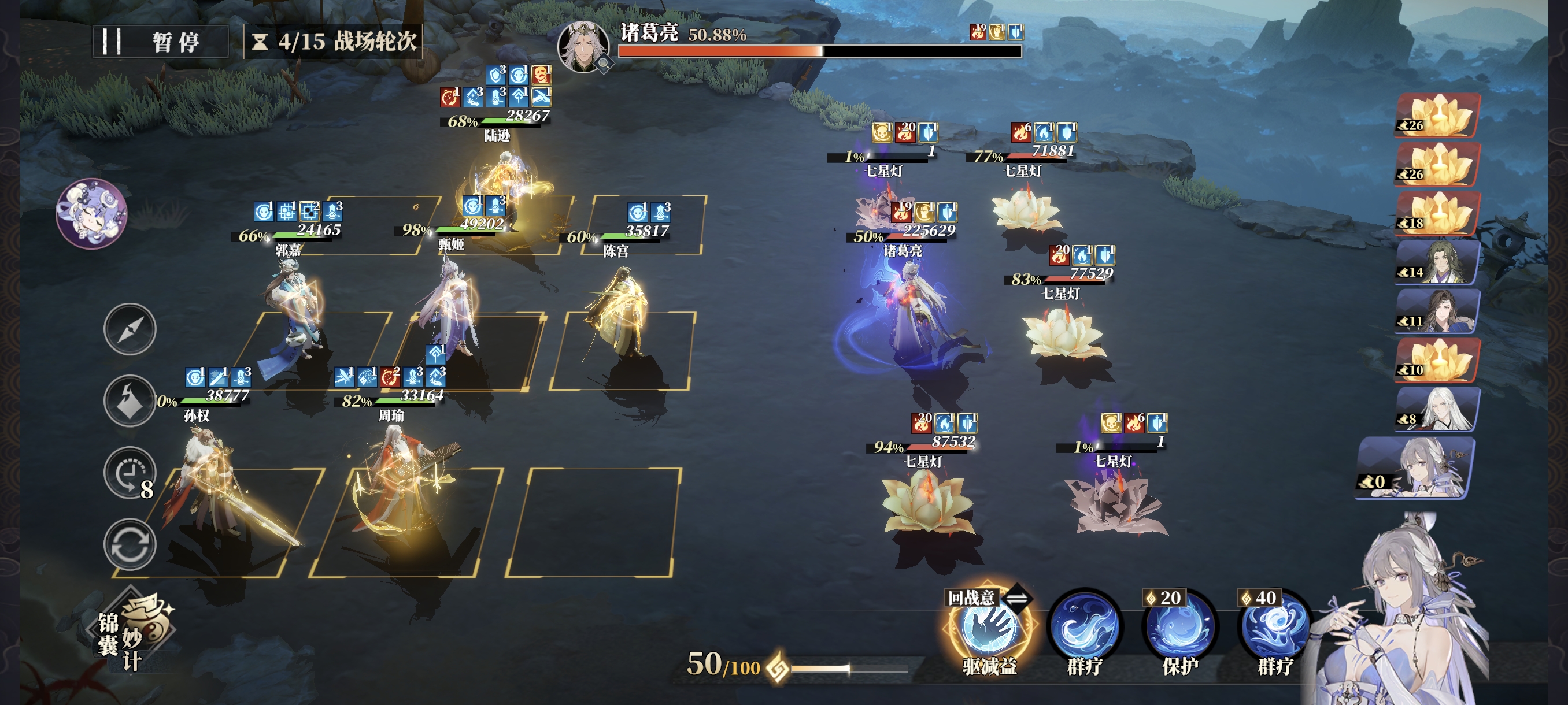Screen dimensions: 1568x705
Task: Pause the battle with the 暂停 button
Action: [160, 42]
